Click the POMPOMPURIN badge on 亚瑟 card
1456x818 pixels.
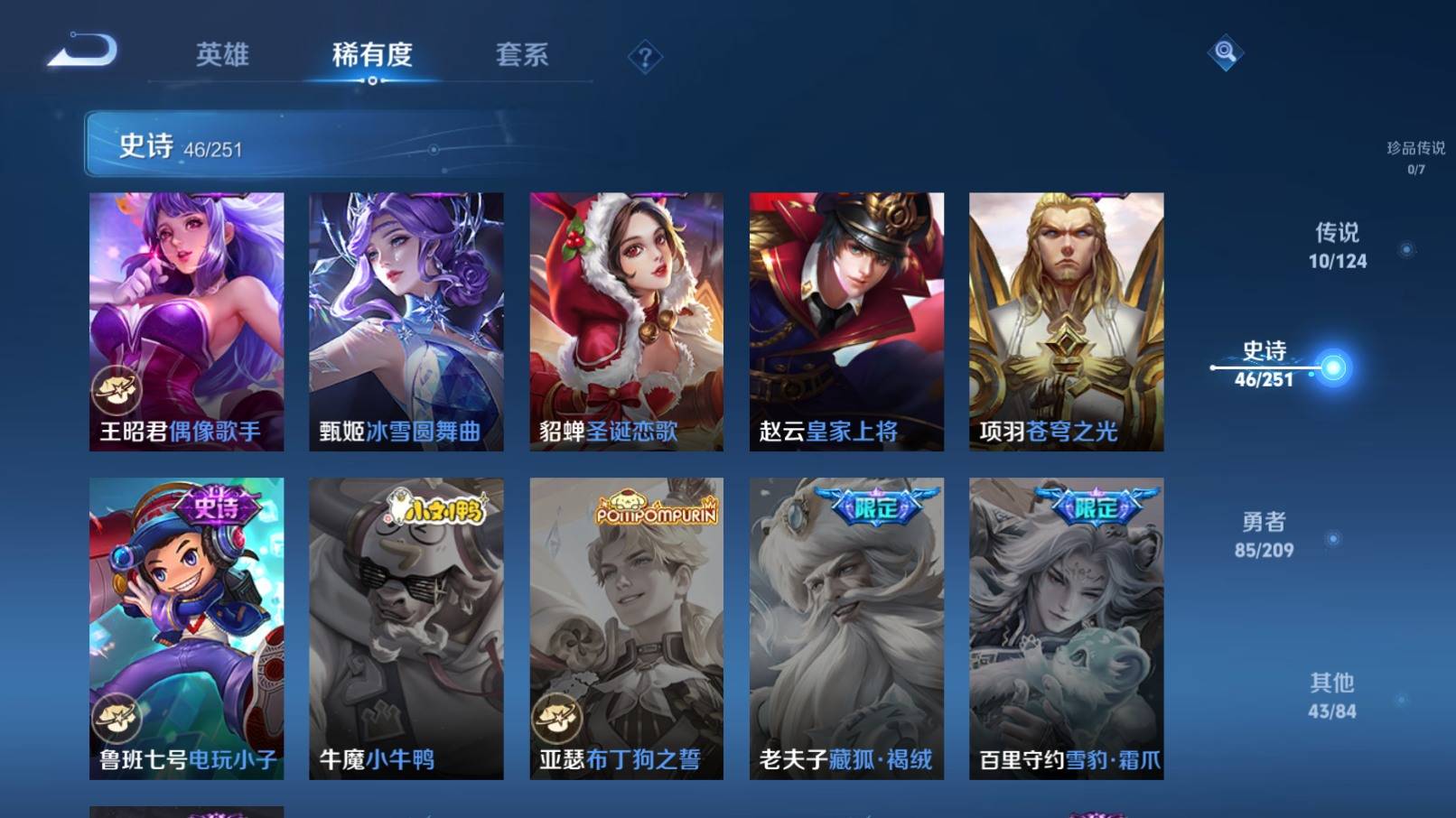click(656, 507)
